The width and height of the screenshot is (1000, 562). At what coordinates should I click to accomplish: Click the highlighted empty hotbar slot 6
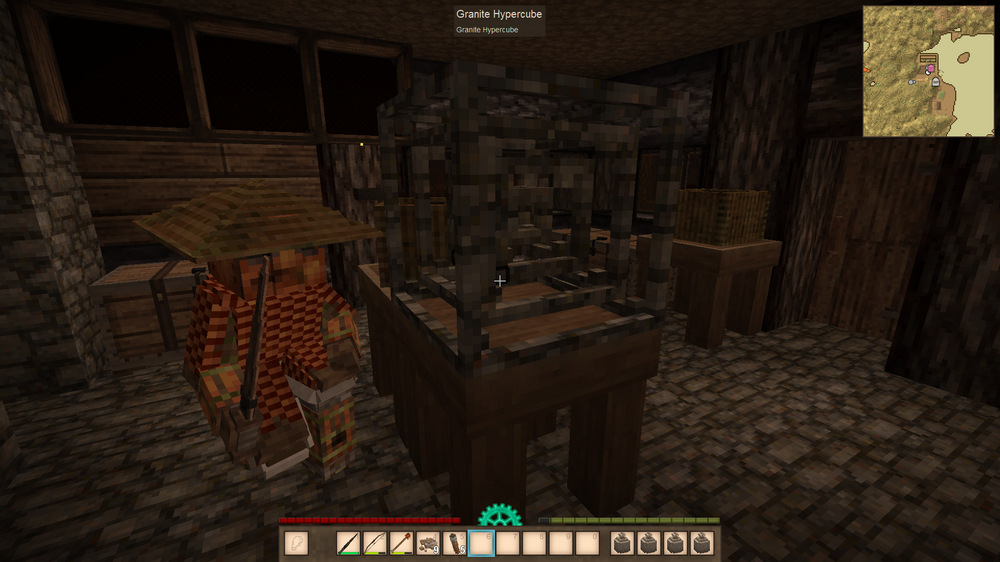(x=482, y=543)
